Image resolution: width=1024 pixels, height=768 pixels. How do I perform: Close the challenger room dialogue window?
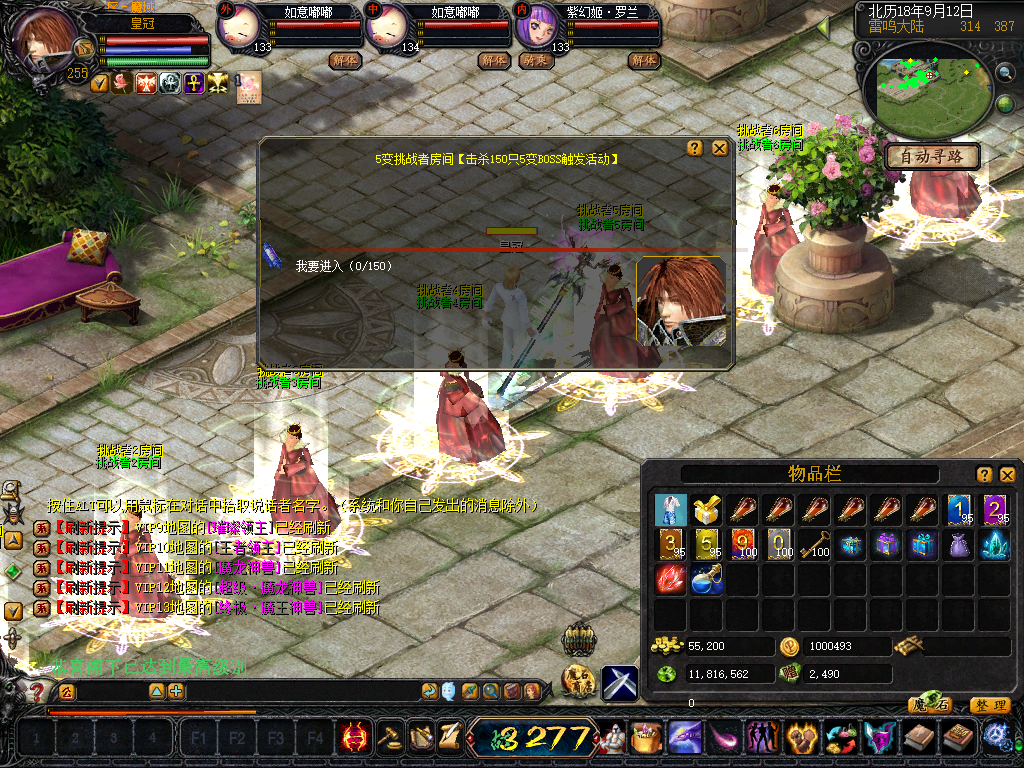pos(719,148)
